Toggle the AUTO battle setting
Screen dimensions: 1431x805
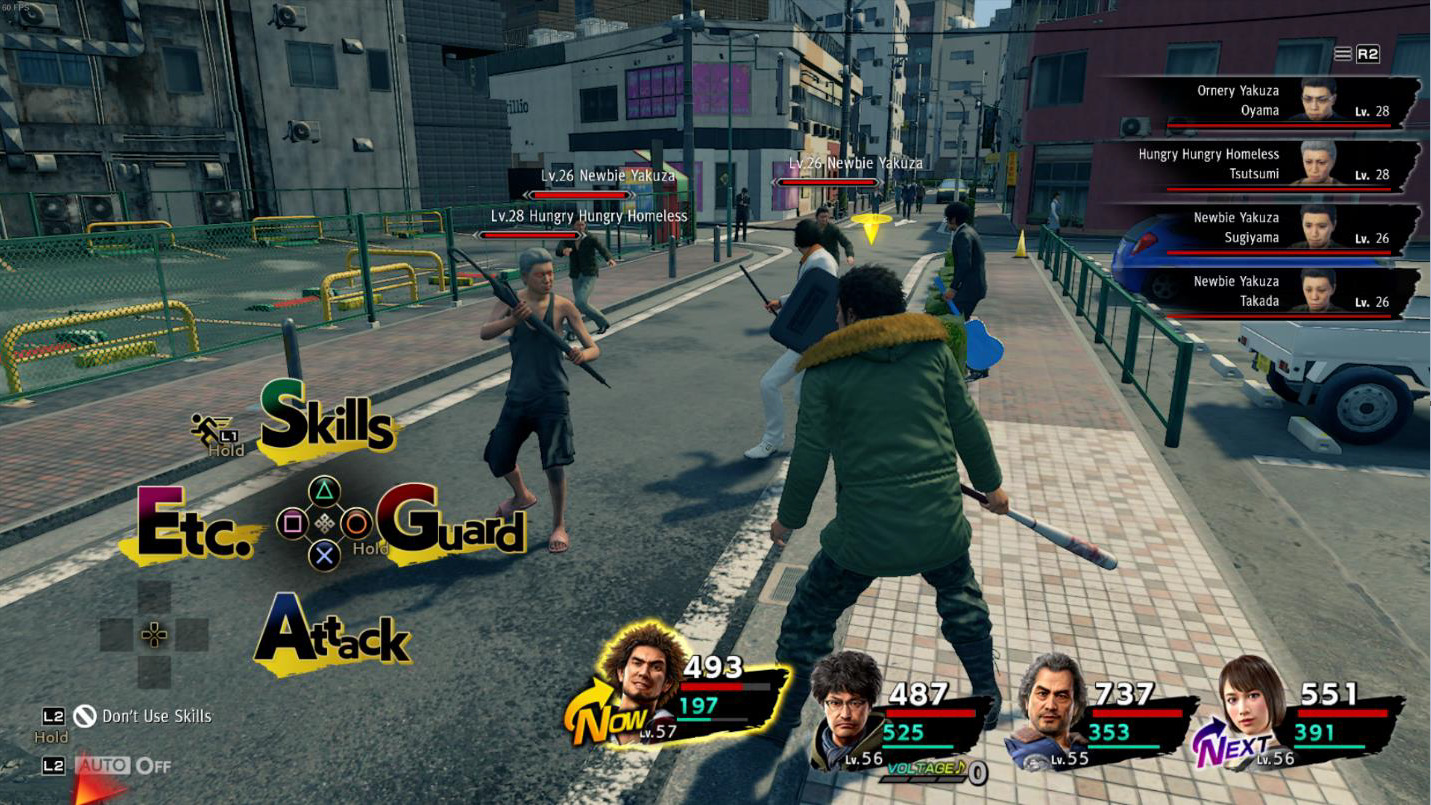124,766
